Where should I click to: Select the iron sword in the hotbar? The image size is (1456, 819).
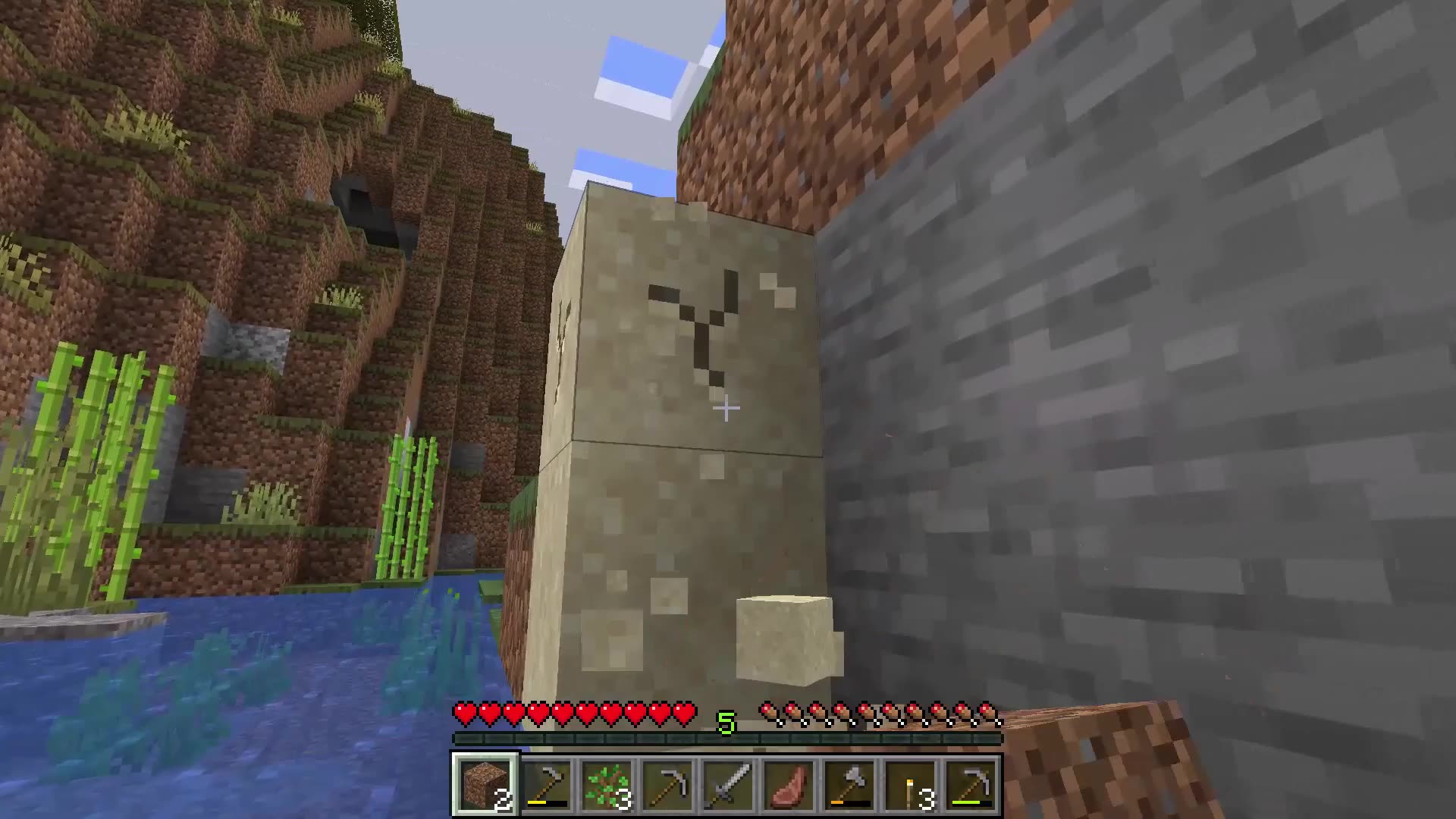tap(729, 783)
